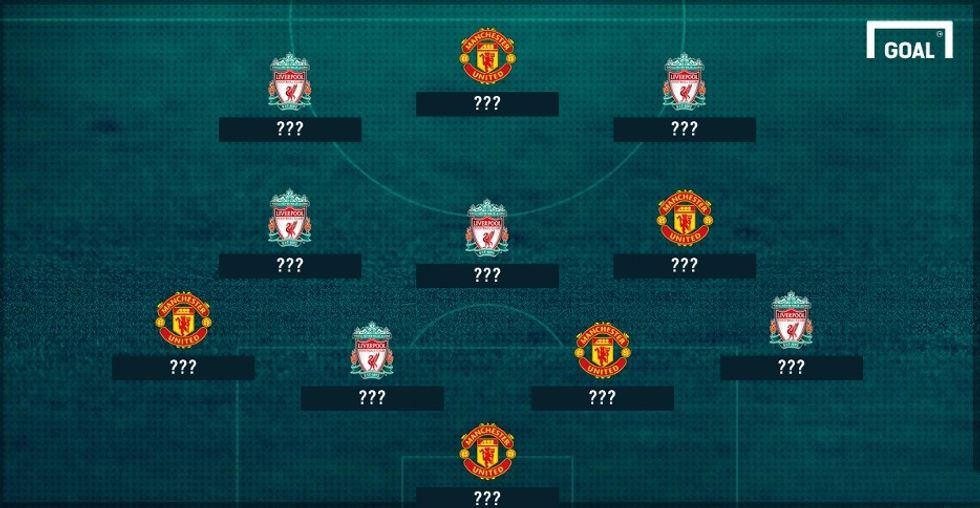Pick the Manchester United centre-back crest
This screenshot has height=508, width=980.
(x=602, y=350)
